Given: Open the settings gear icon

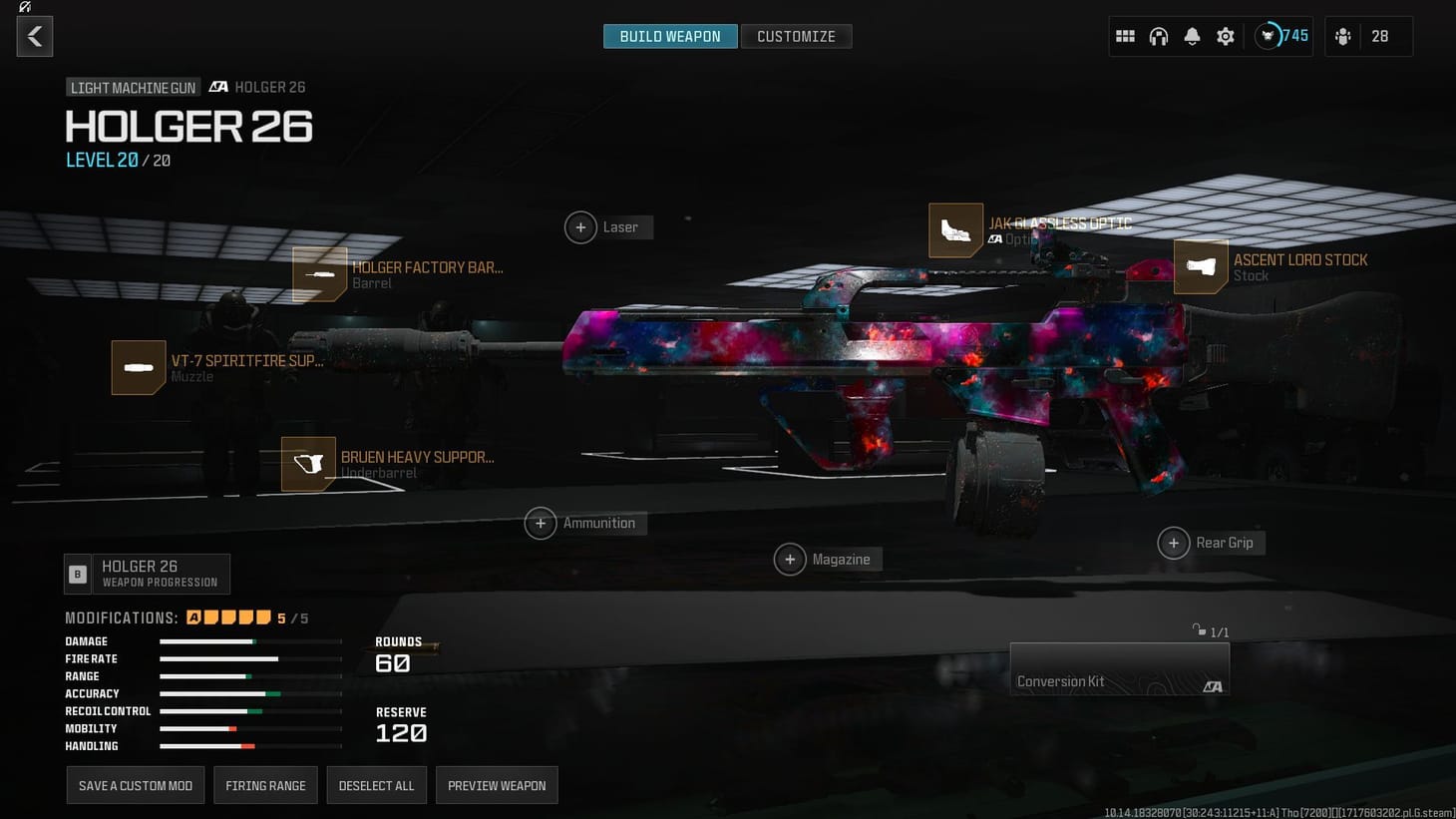Looking at the screenshot, I should [1225, 35].
